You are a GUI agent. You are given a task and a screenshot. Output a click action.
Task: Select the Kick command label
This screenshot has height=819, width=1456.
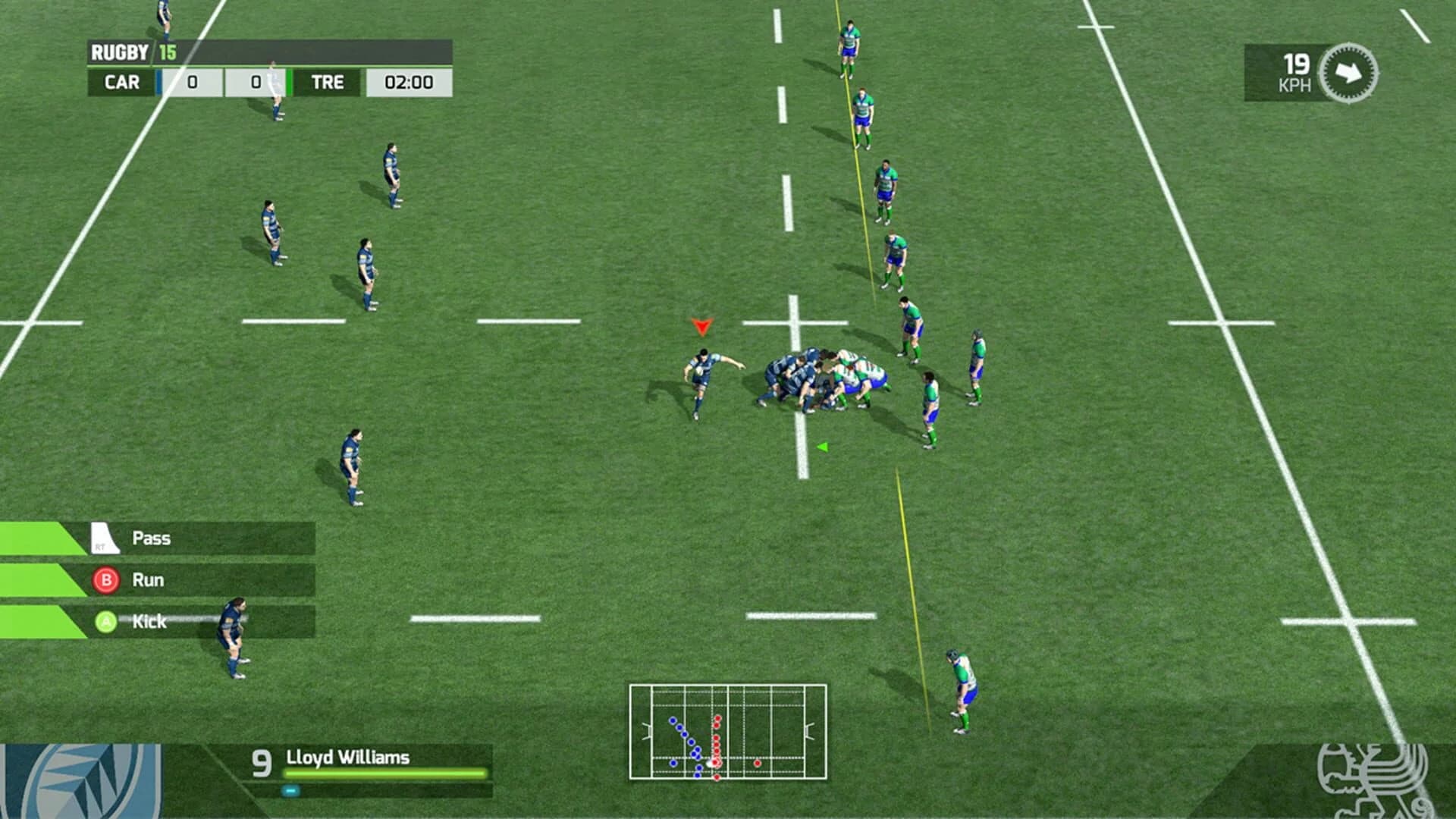(151, 621)
